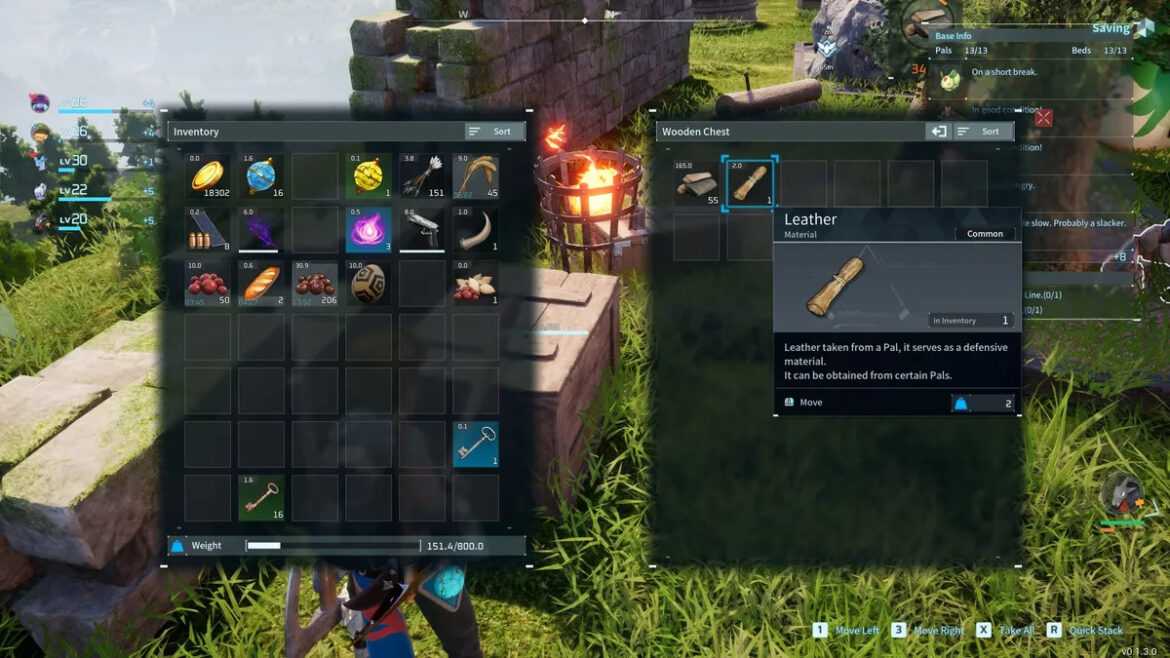
Task: Sort the Wooden Chest contents
Action: [981, 131]
